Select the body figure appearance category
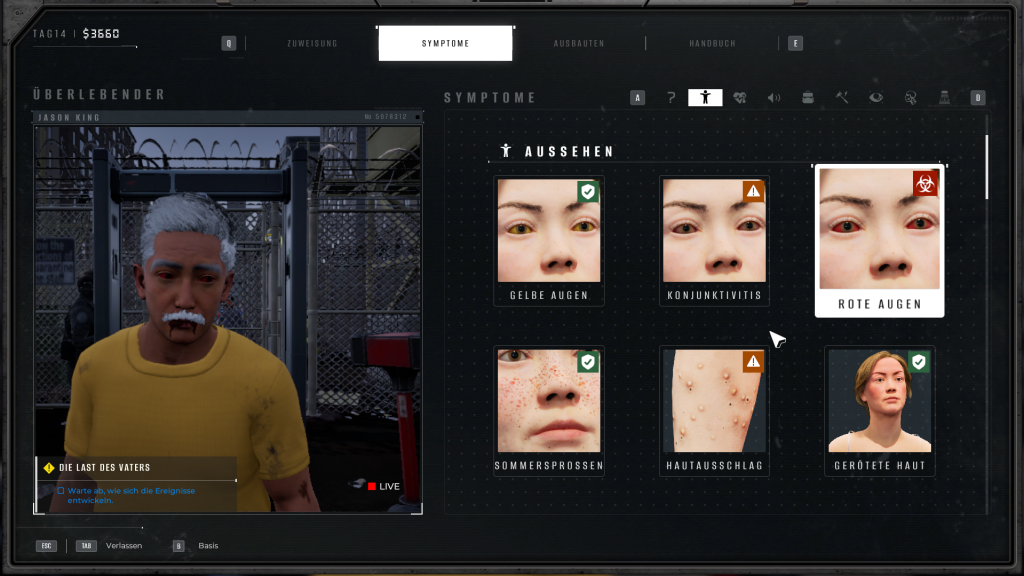The width and height of the screenshot is (1024, 576). tap(705, 98)
